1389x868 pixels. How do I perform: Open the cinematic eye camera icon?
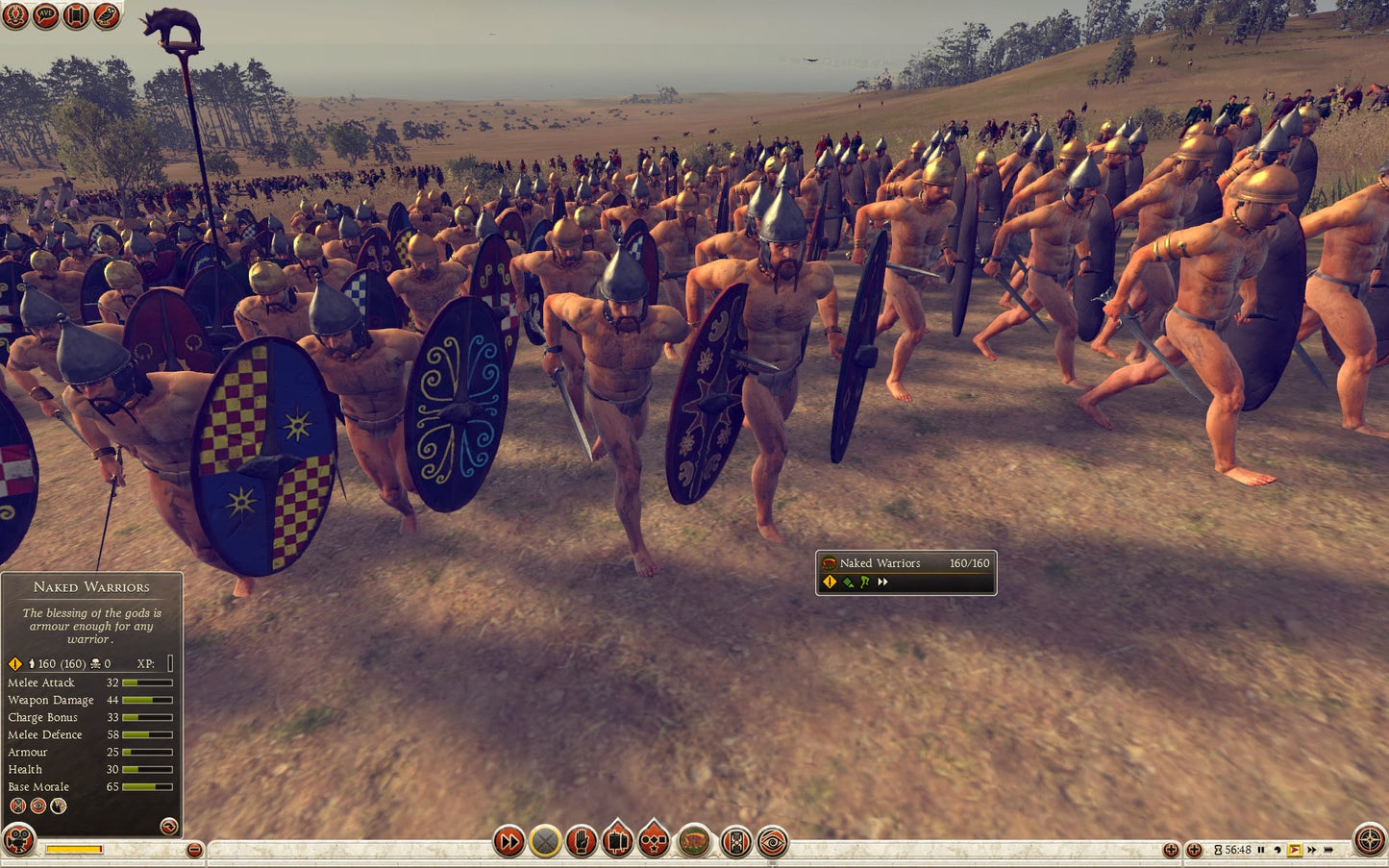point(773,840)
